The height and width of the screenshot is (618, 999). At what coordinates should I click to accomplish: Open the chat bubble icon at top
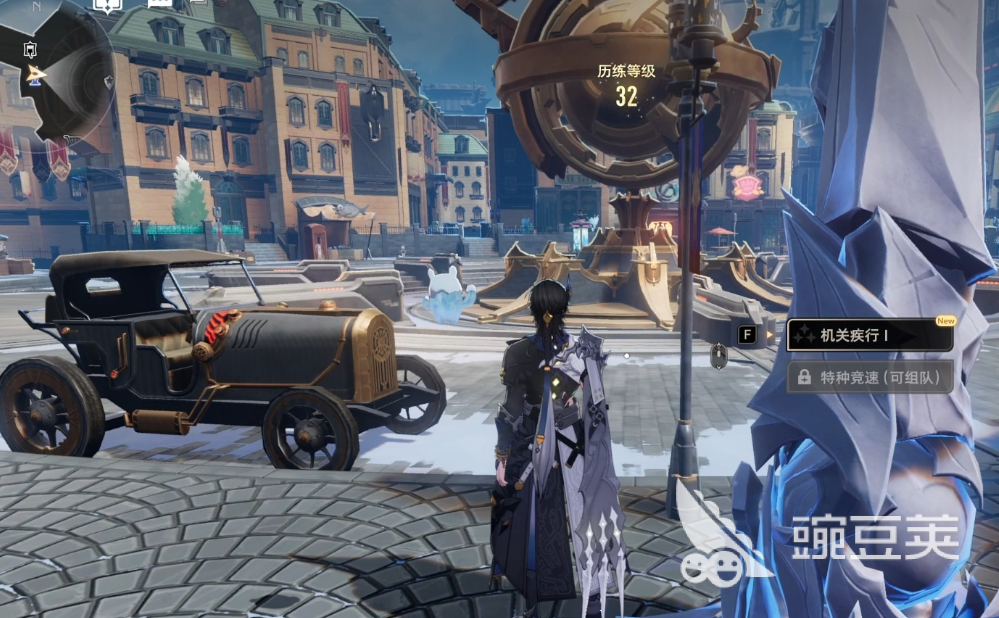160,5
